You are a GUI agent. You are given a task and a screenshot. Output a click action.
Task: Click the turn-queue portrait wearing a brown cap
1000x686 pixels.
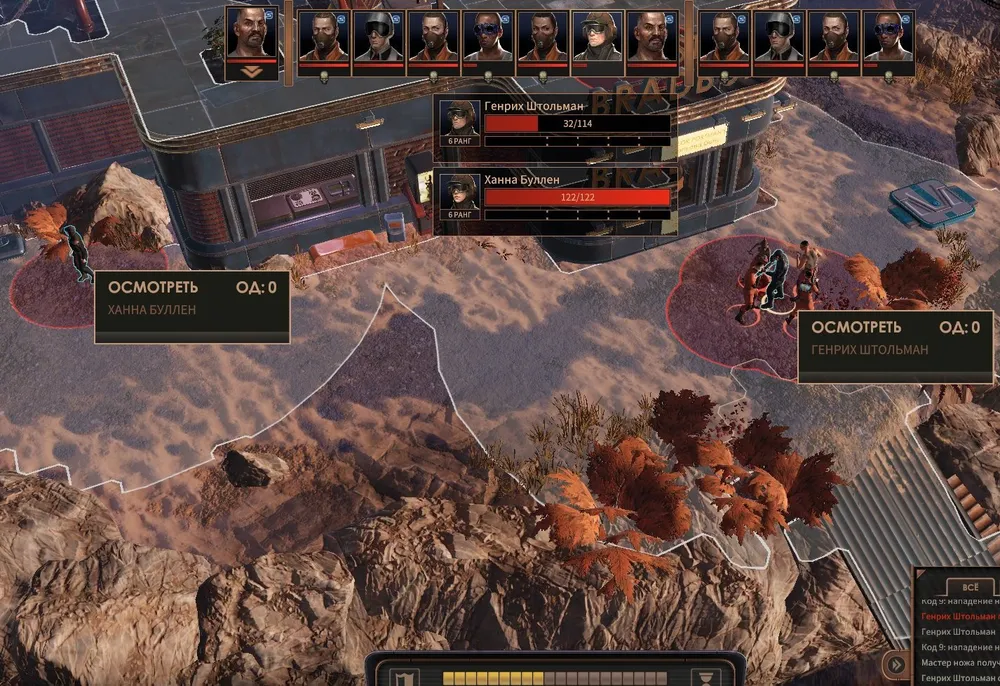coord(597,40)
